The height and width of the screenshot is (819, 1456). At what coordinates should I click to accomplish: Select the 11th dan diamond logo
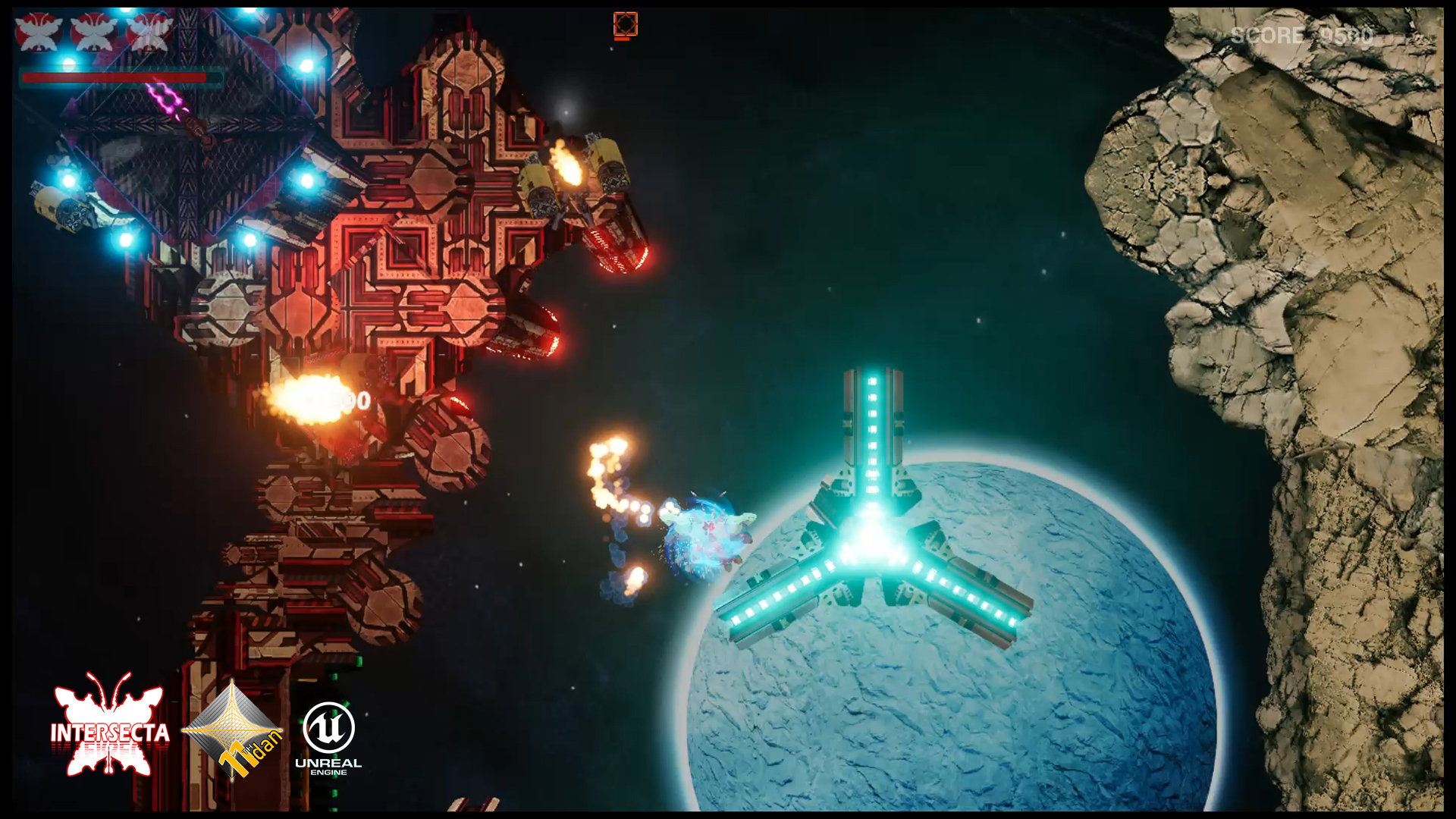[234, 730]
